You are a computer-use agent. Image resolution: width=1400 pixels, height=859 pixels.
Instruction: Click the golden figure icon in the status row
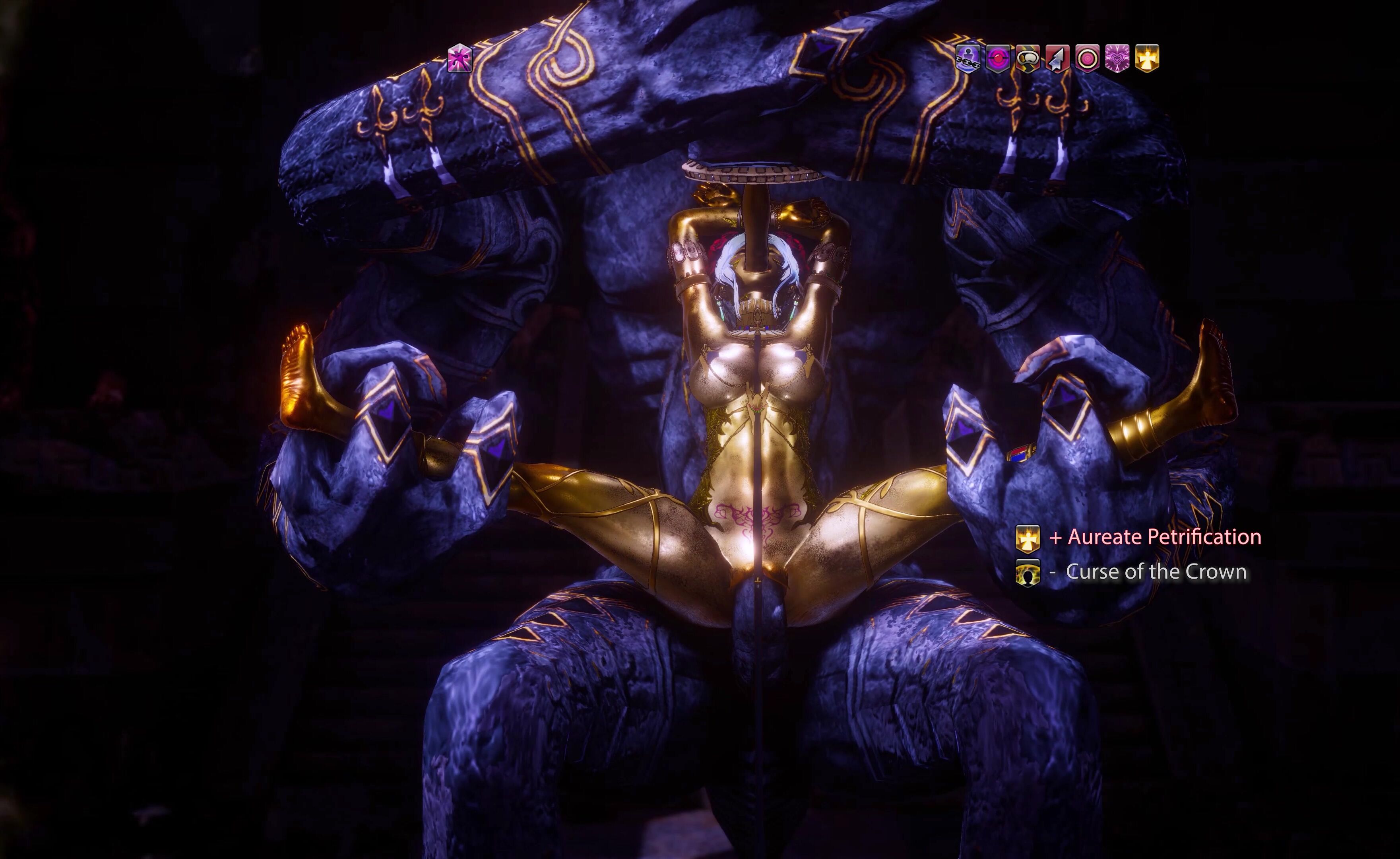point(1146,58)
